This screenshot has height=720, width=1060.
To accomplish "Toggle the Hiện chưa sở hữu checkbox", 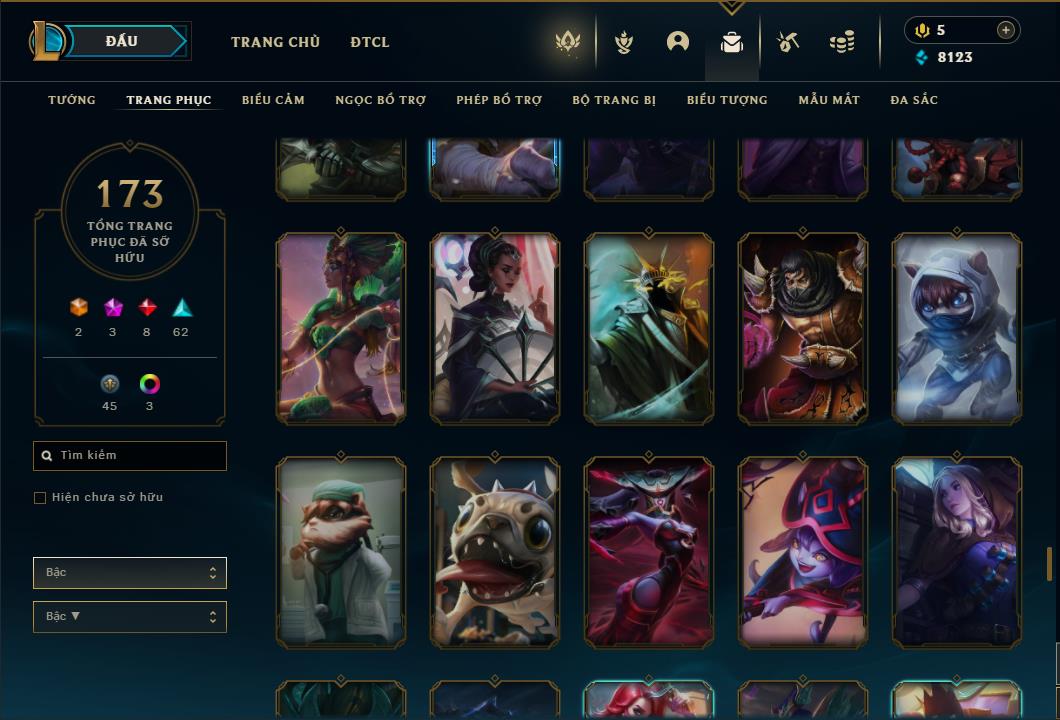I will pyautogui.click(x=40, y=498).
